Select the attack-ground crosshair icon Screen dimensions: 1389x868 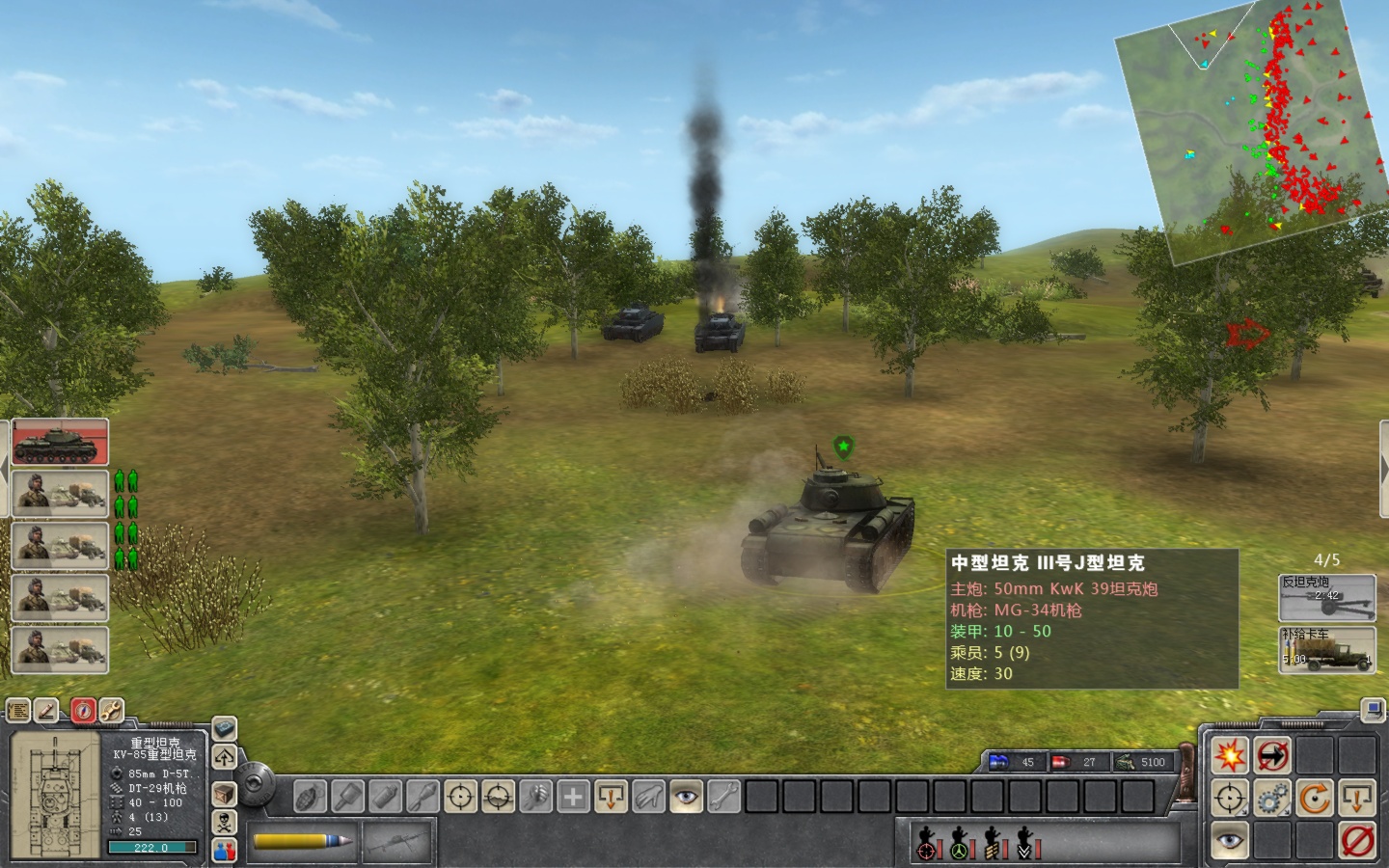pyautogui.click(x=499, y=798)
